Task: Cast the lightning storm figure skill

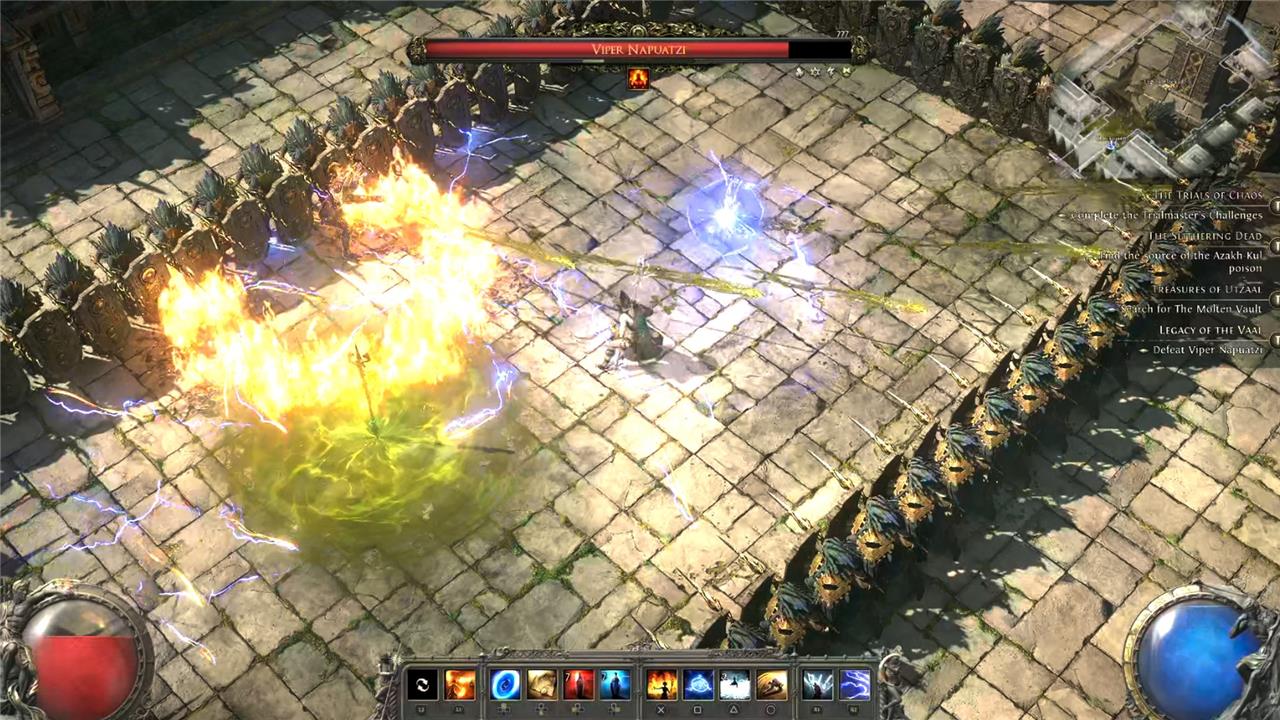Action: [817, 685]
